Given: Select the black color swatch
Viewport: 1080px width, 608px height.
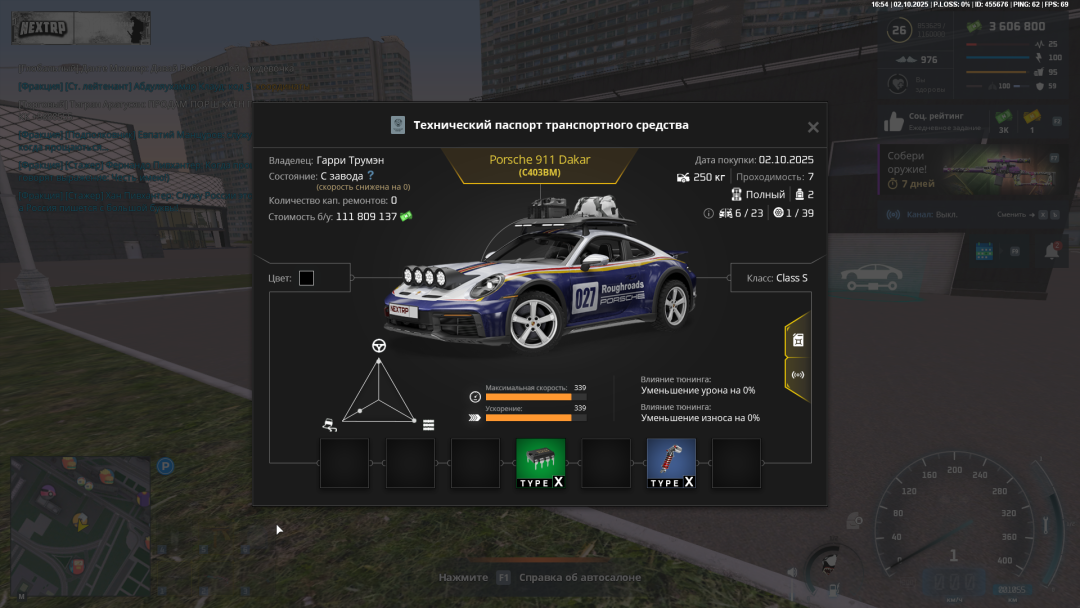Looking at the screenshot, I should click(306, 278).
